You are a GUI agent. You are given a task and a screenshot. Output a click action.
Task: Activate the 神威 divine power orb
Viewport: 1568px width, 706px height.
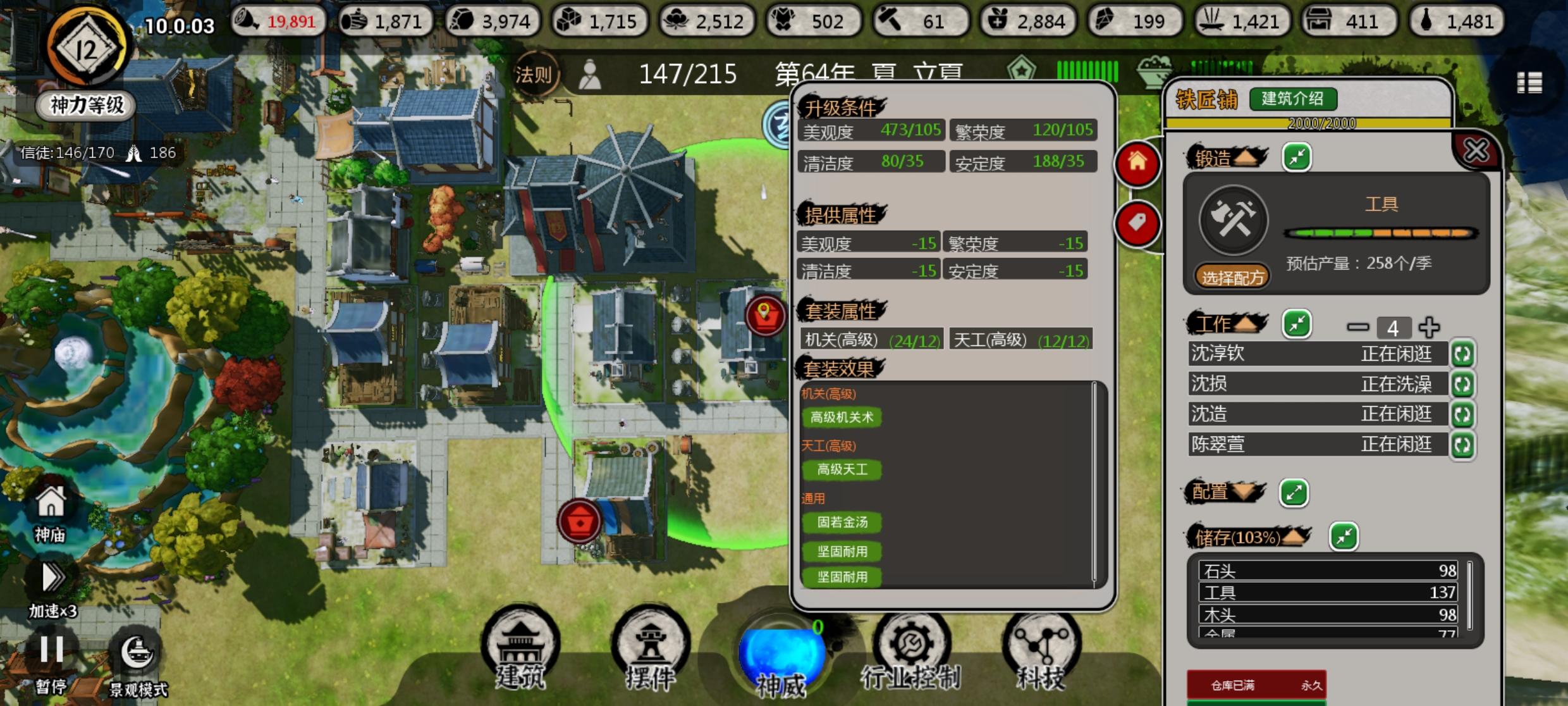pos(781,652)
